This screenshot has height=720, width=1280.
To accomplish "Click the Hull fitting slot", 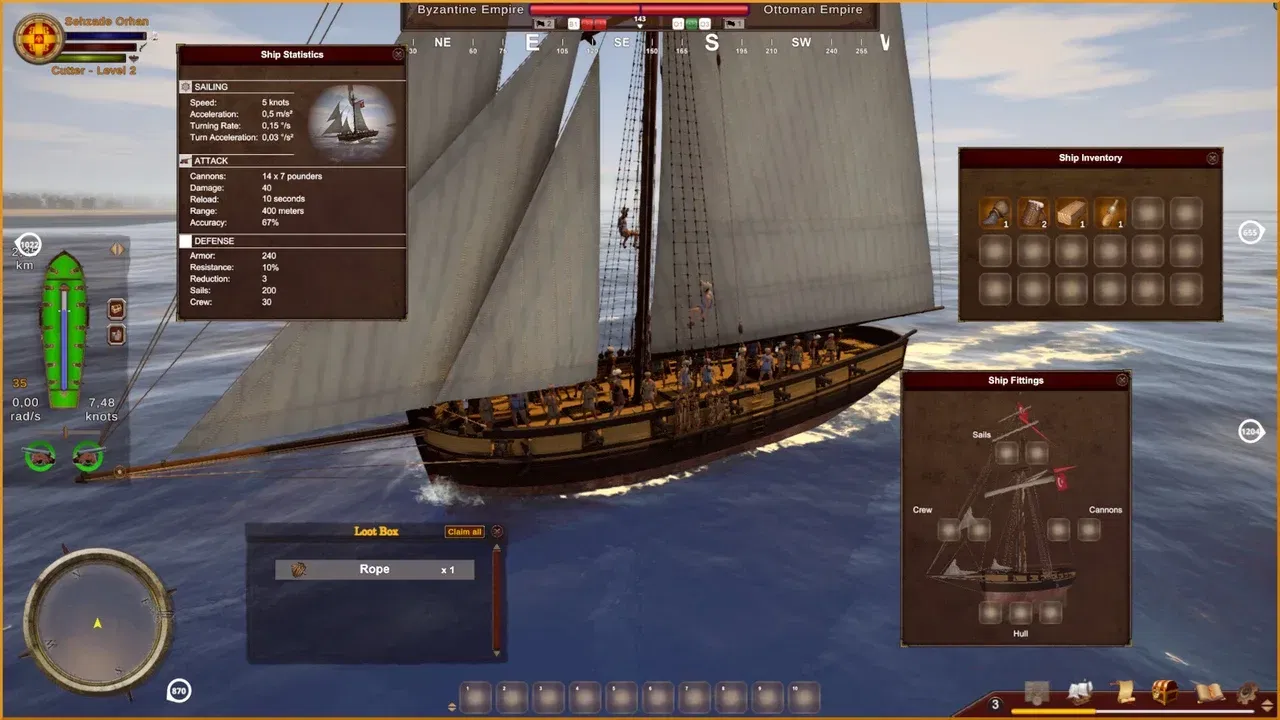I will (x=1020, y=614).
